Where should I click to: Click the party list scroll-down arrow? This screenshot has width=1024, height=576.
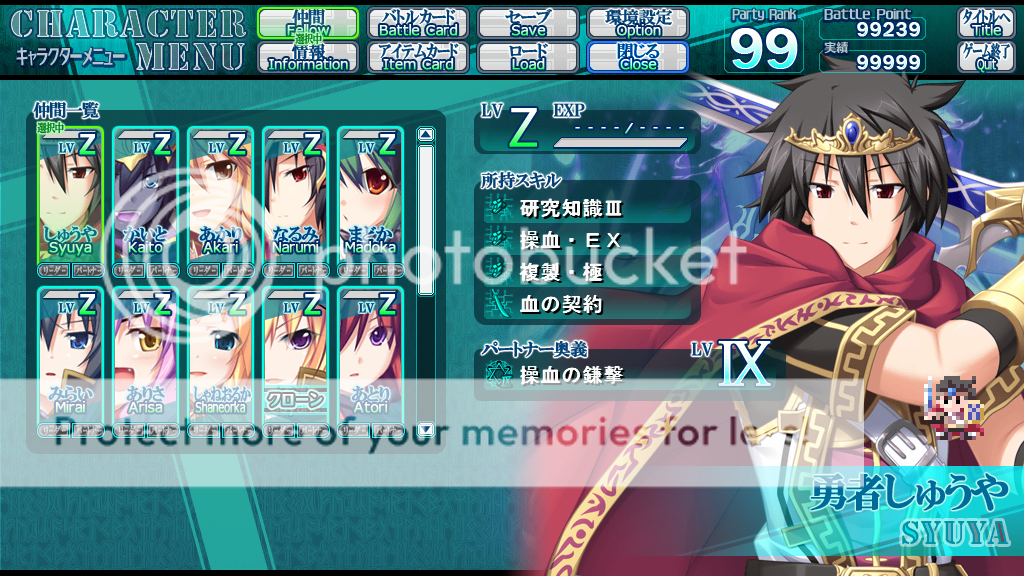(425, 430)
